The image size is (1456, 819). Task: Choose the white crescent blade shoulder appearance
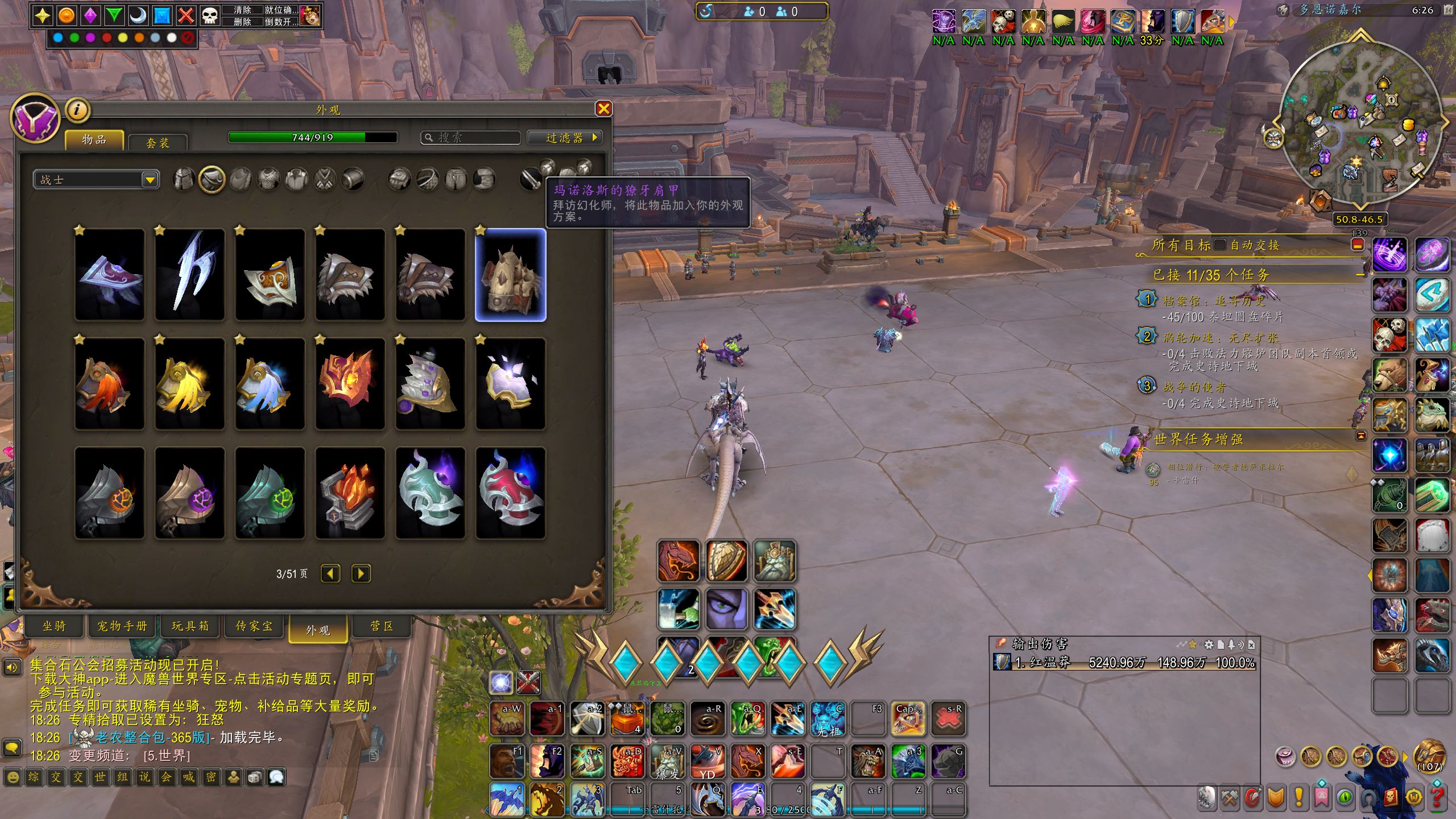(189, 275)
